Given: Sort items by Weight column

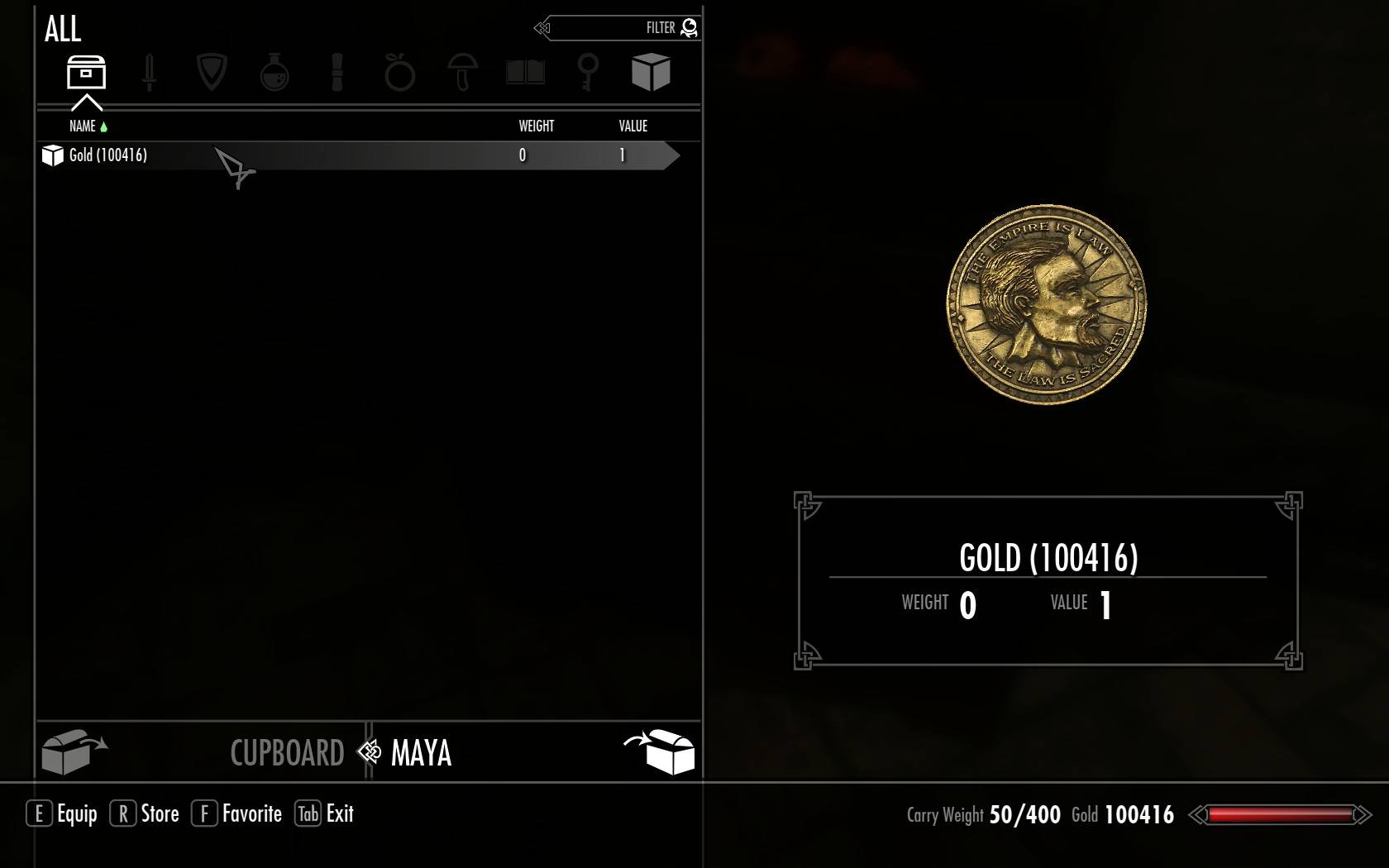Looking at the screenshot, I should click(536, 126).
